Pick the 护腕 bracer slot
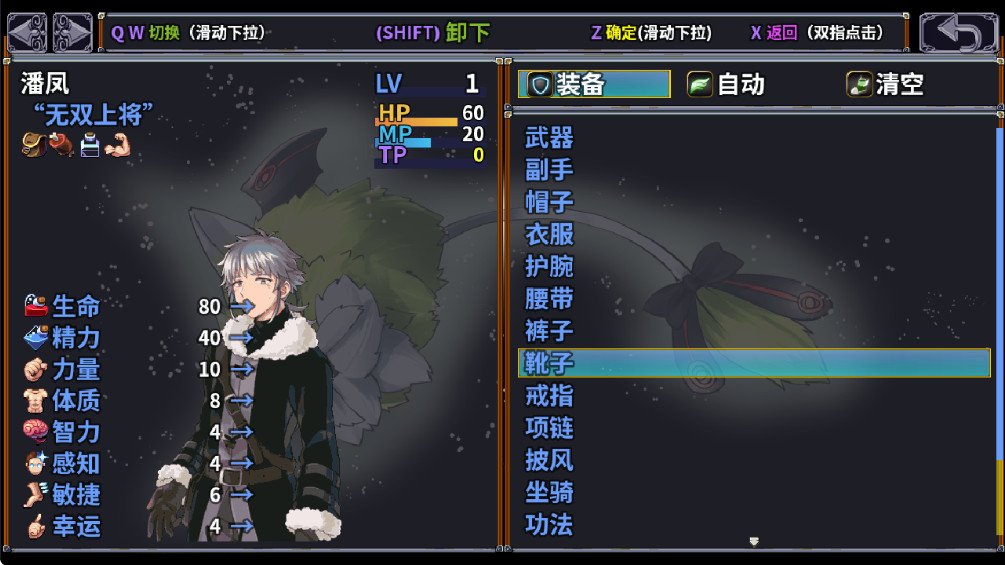The image size is (1005, 565). point(550,266)
